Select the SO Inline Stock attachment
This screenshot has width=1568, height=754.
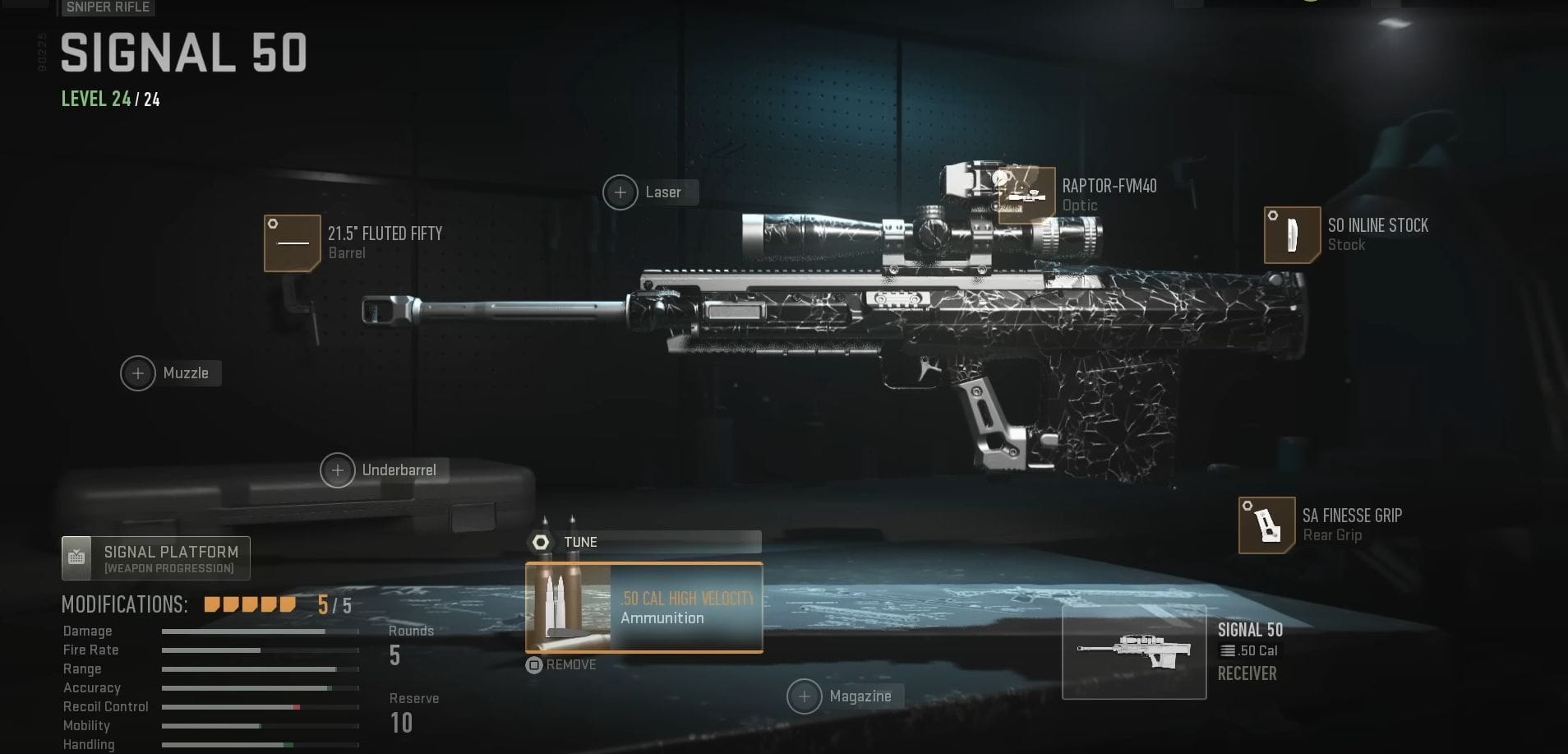coord(1292,237)
